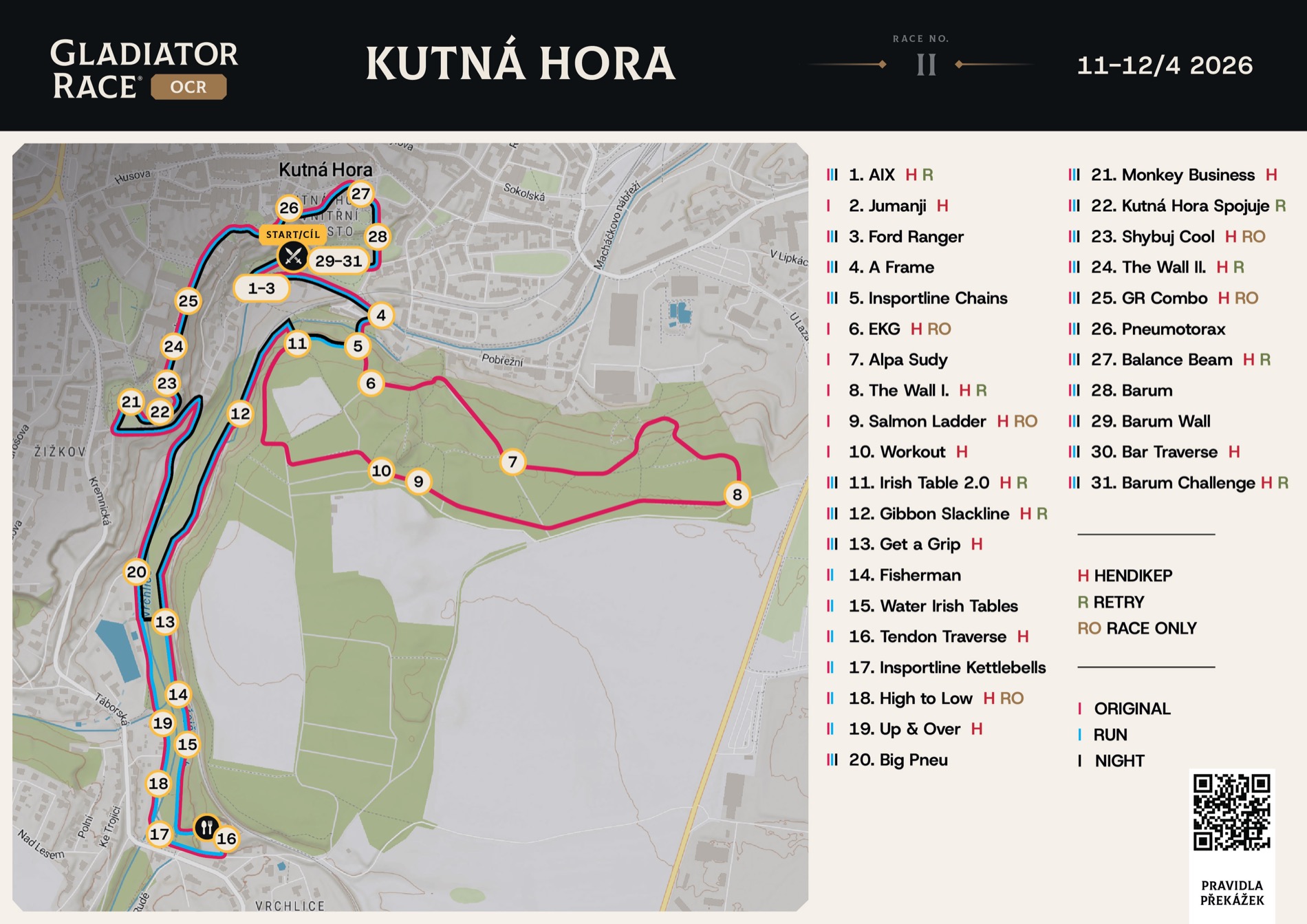Select the Gibbon Slackline obstacle entry
The width and height of the screenshot is (1307, 924).
point(929,513)
